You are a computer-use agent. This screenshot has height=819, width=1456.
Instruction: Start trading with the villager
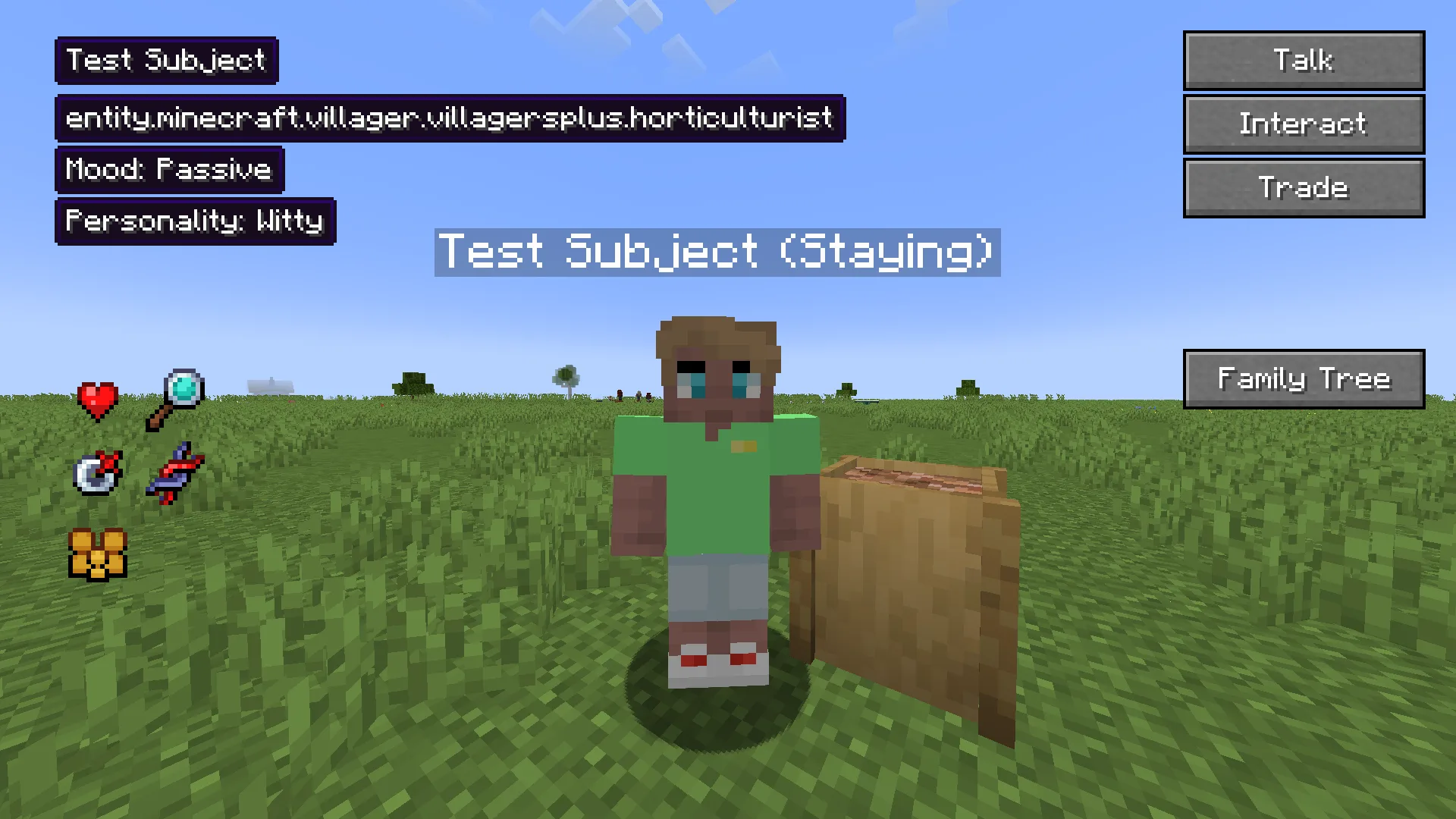[x=1304, y=188]
